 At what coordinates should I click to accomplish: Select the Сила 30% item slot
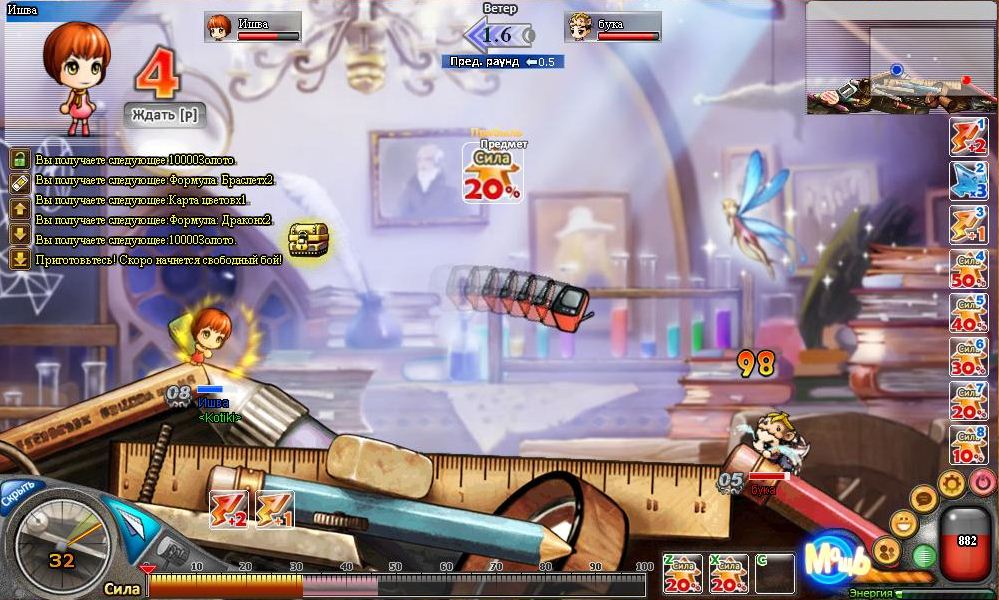point(968,357)
